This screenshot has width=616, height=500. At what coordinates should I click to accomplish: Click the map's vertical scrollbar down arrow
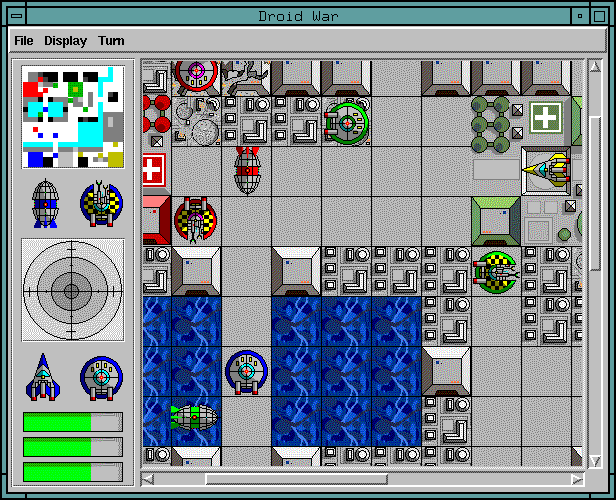[x=597, y=460]
